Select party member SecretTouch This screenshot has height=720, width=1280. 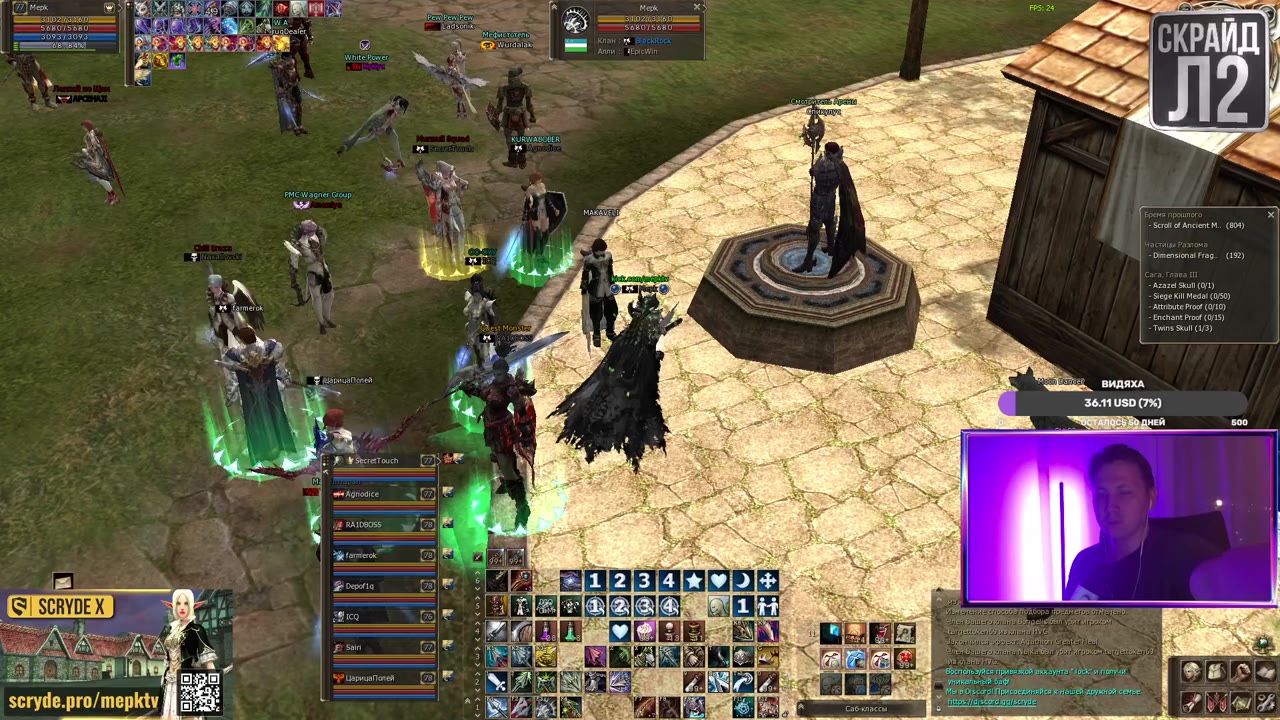(x=377, y=461)
